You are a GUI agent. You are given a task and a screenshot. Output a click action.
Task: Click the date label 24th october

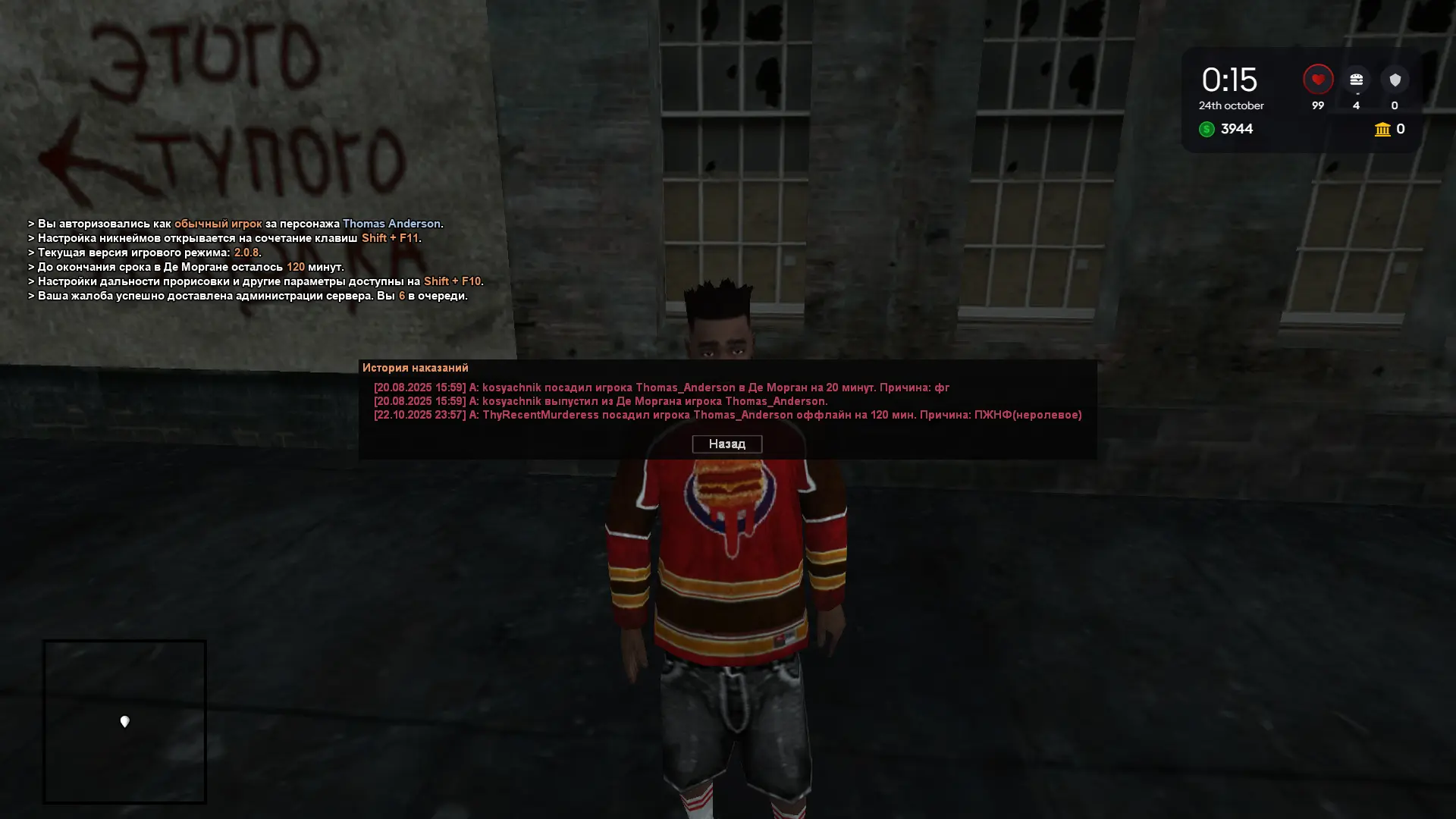pyautogui.click(x=1230, y=105)
